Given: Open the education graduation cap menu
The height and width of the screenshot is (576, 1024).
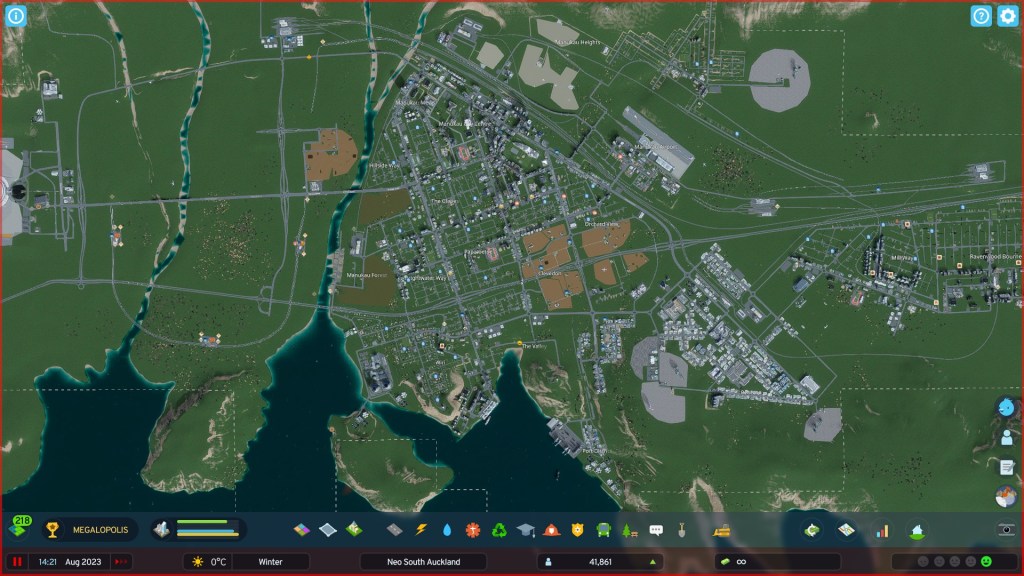Looking at the screenshot, I should click(x=525, y=529).
